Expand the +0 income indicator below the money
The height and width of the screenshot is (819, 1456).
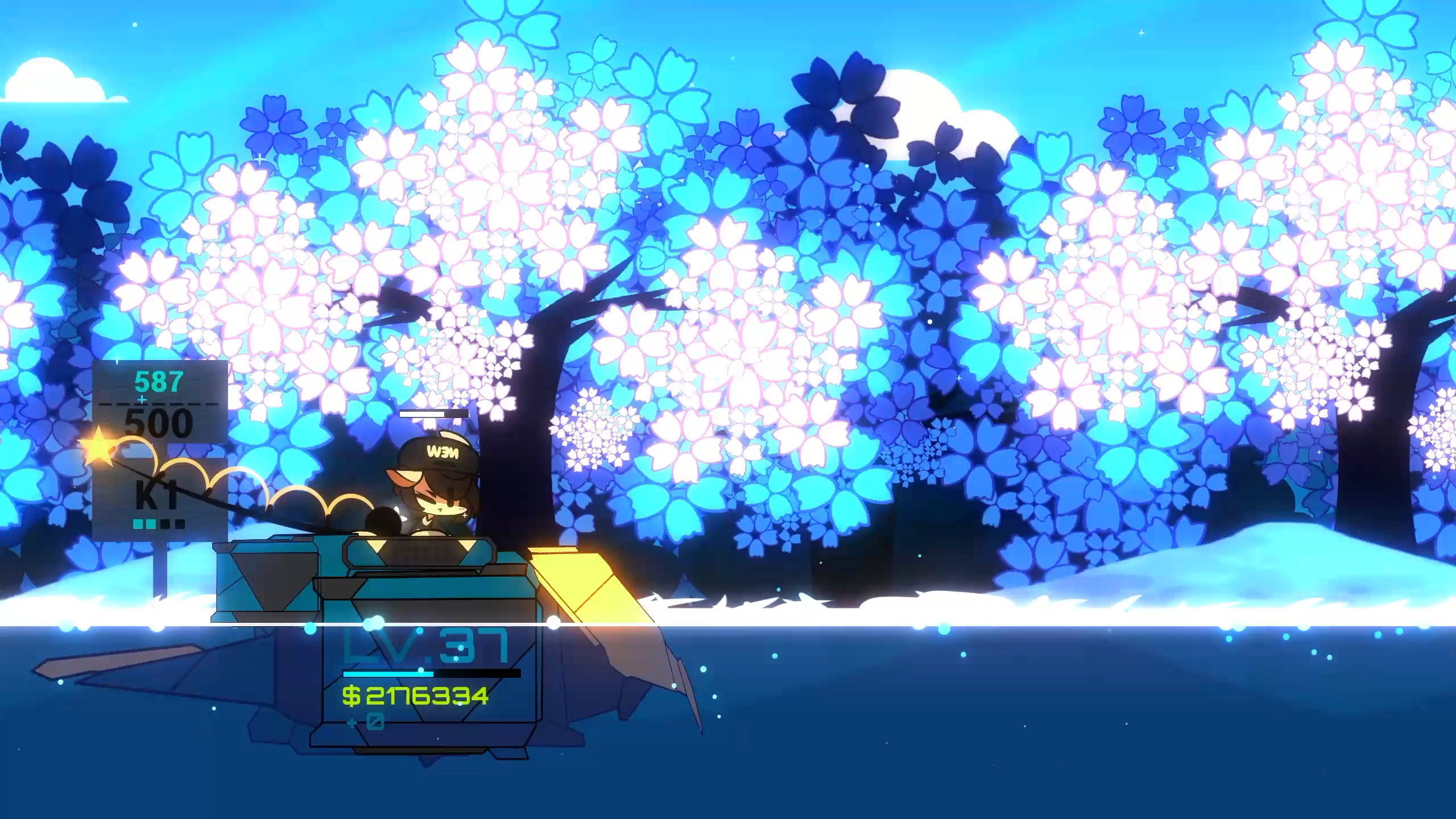[363, 721]
